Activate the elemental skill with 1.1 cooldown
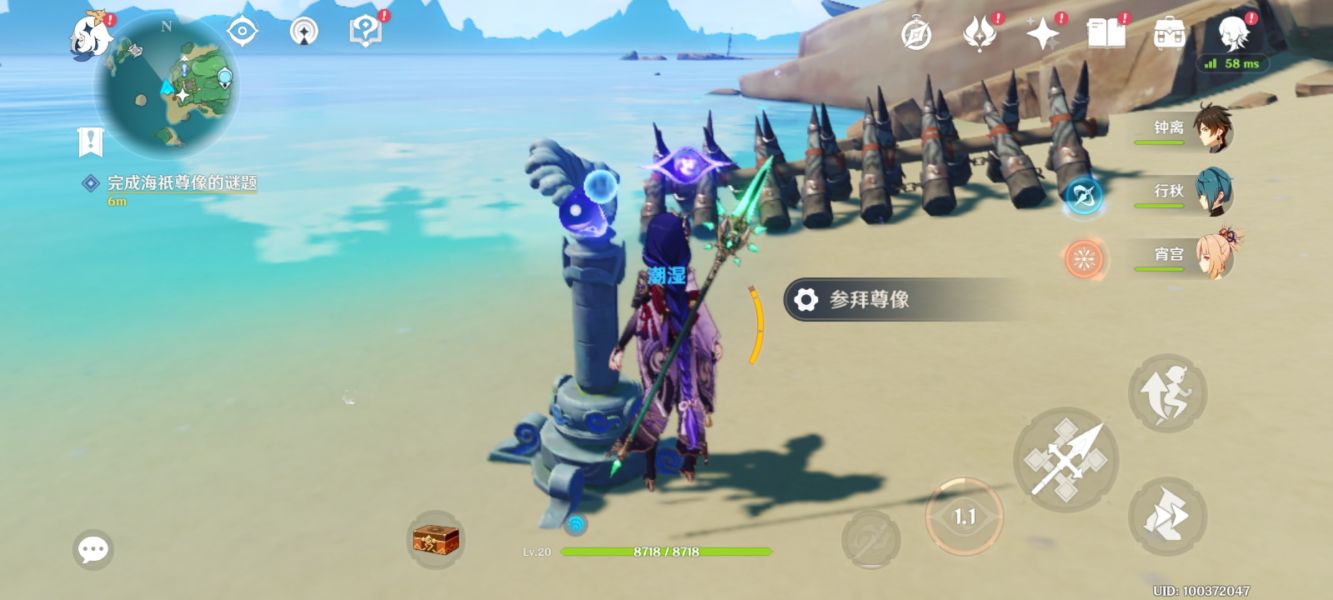Image resolution: width=1333 pixels, height=600 pixels. pos(964,516)
